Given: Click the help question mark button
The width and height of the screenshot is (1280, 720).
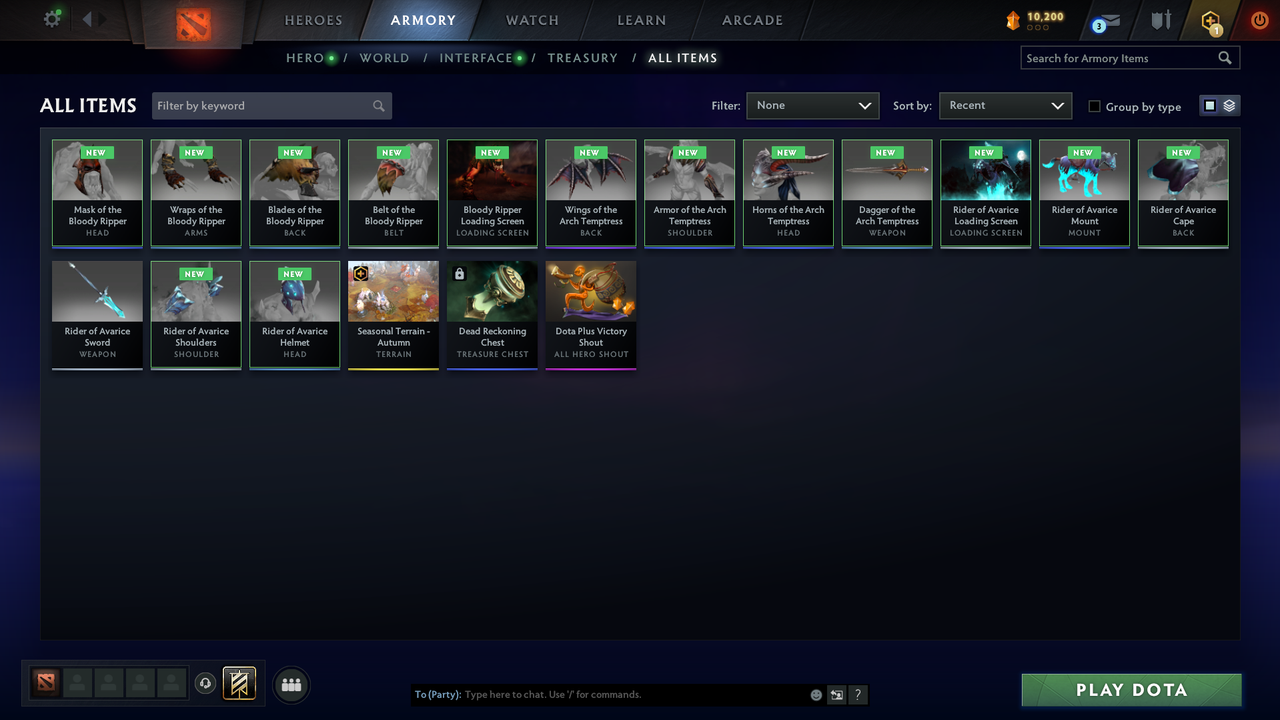Looking at the screenshot, I should pos(857,694).
